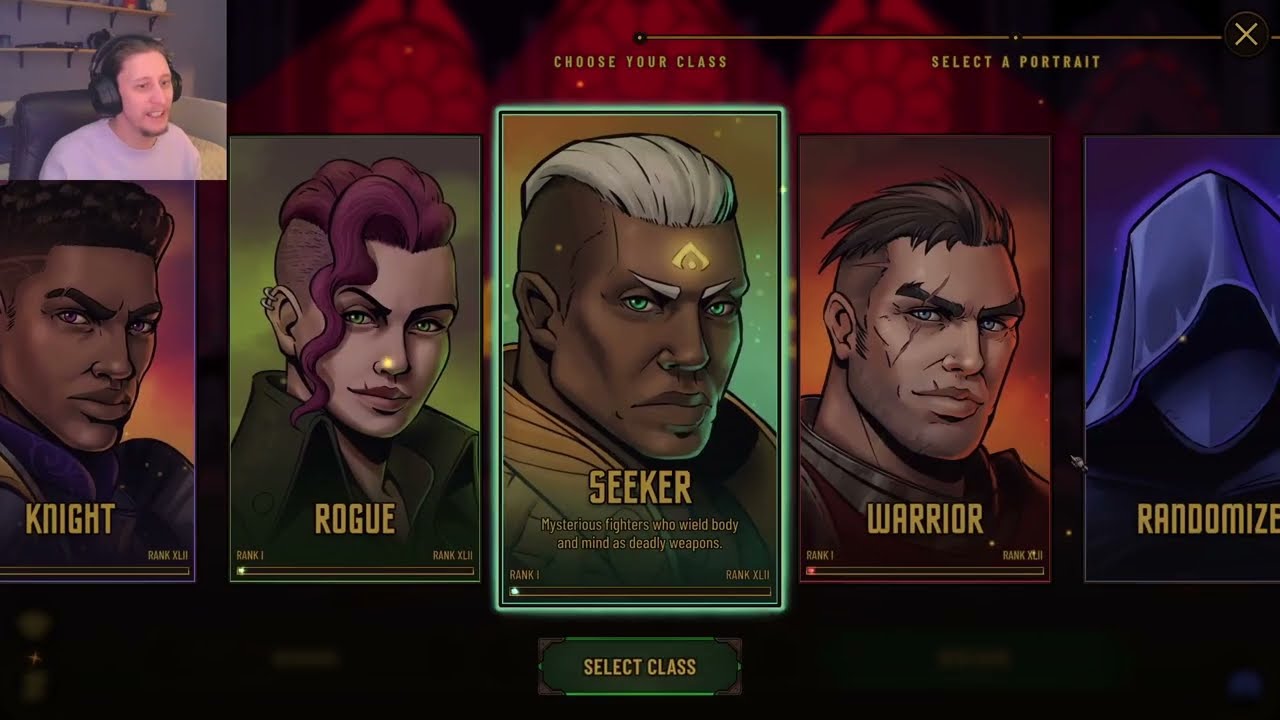Screen dimensions: 1280x720
Task: Pick the Rogue class card
Action: click(355, 360)
